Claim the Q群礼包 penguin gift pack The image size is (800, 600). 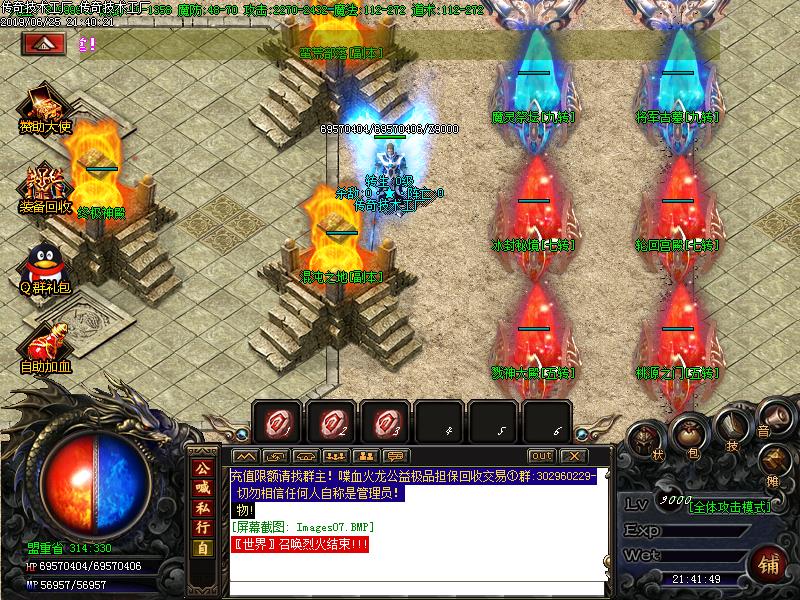coord(42,266)
